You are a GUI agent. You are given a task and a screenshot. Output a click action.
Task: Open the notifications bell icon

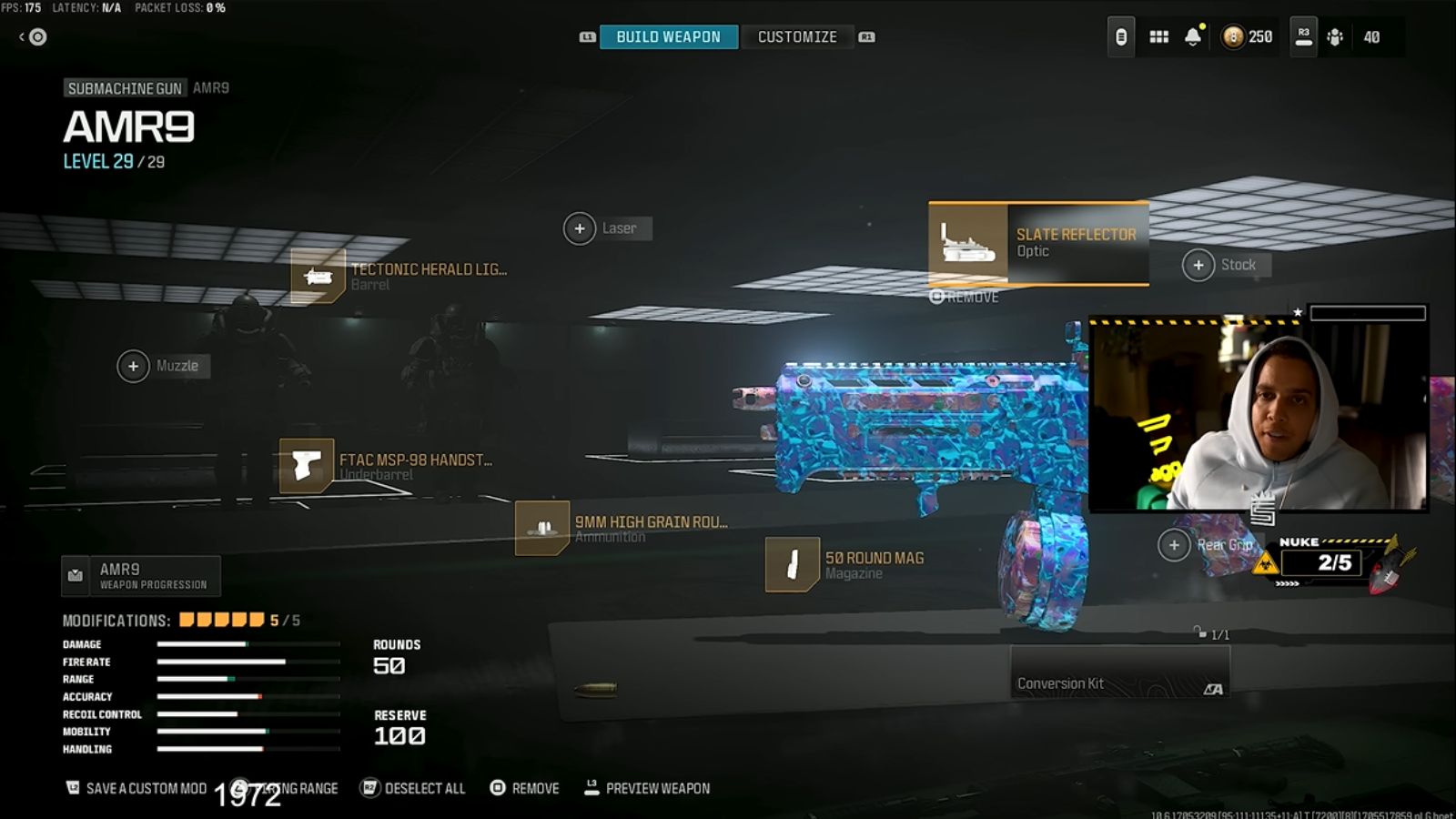tap(1192, 36)
